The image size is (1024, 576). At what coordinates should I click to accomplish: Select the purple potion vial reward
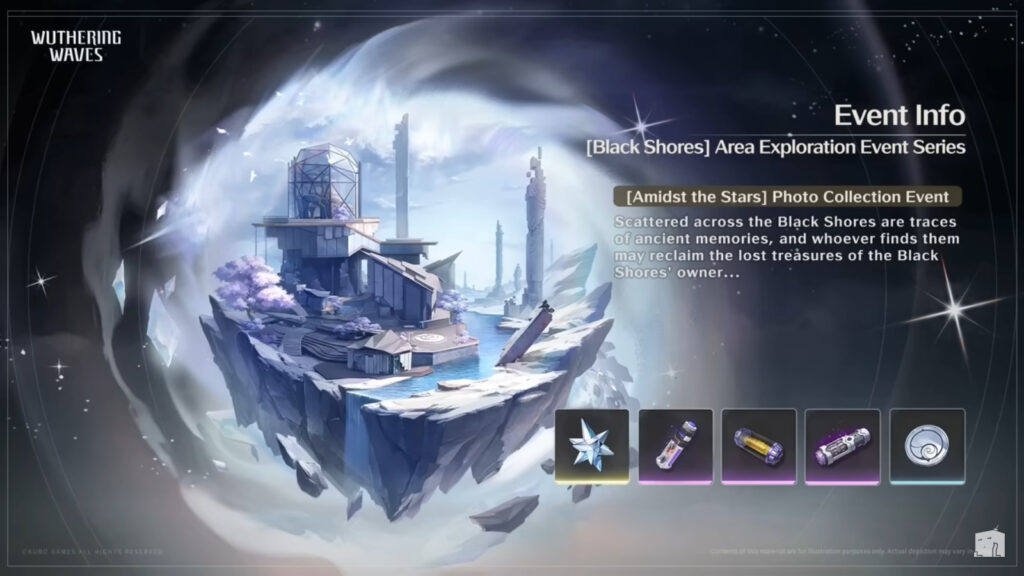click(x=675, y=446)
